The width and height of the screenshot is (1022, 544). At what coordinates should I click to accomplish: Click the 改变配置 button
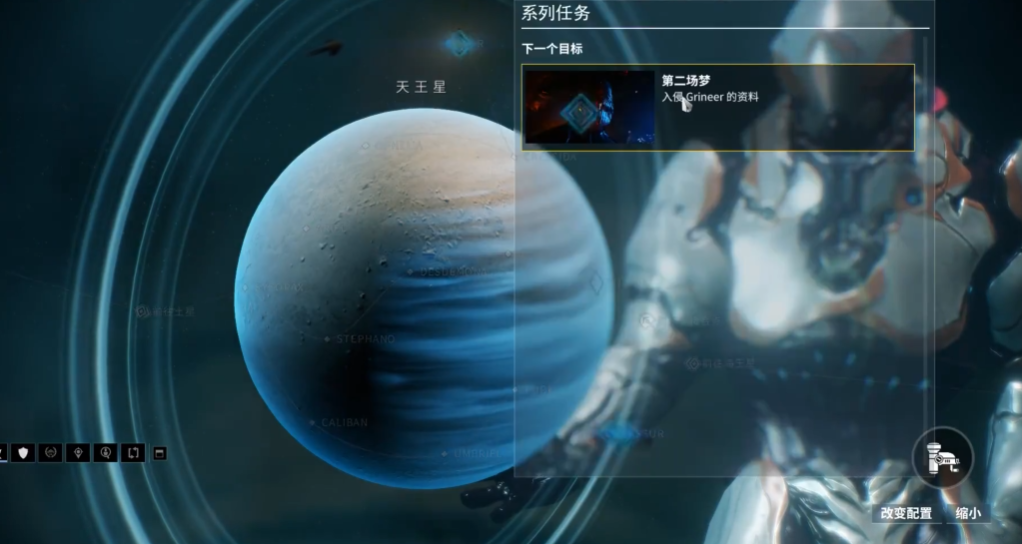coord(906,513)
